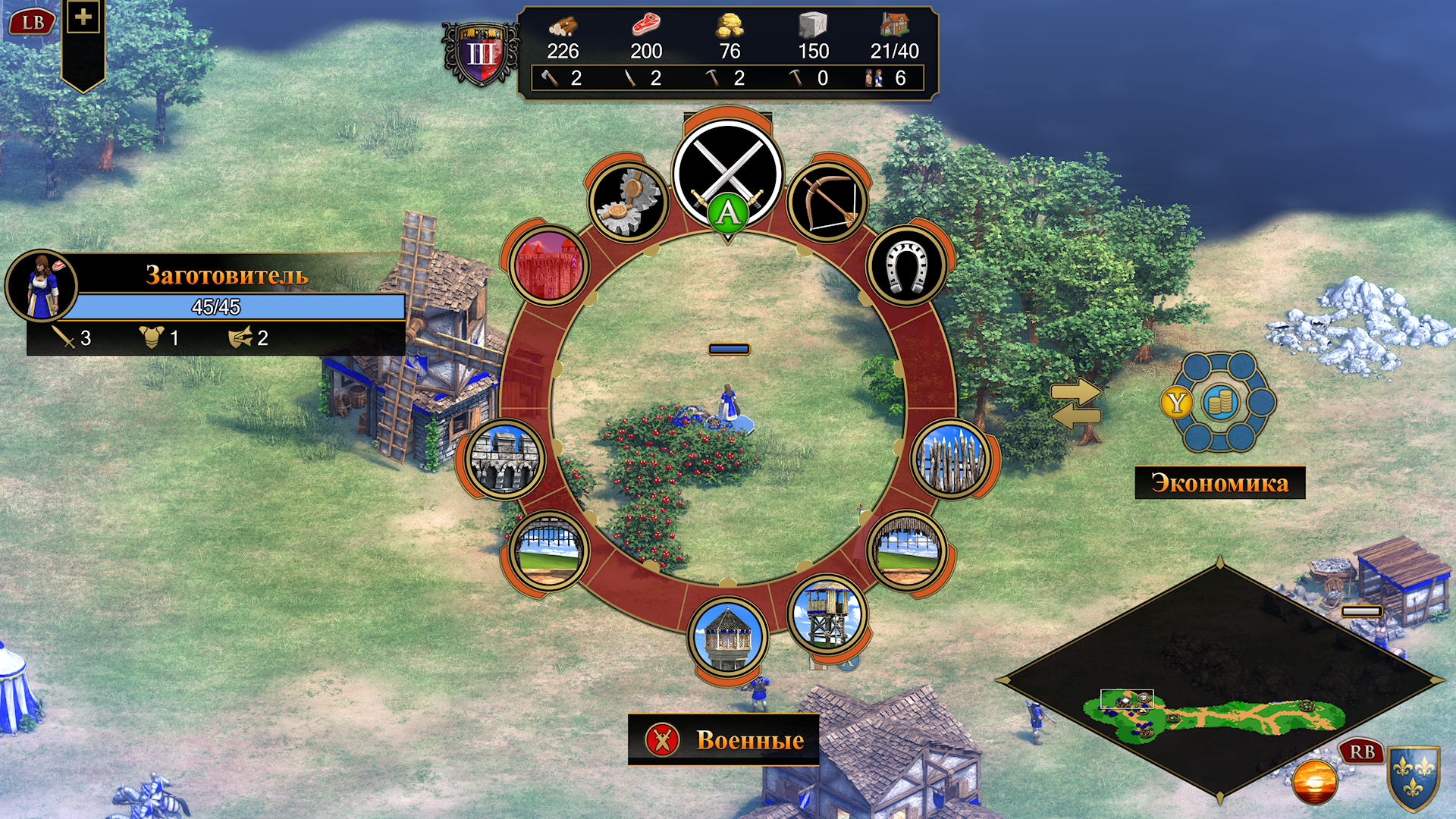
Task: Select the stone watch tower icon
Action: (x=728, y=637)
